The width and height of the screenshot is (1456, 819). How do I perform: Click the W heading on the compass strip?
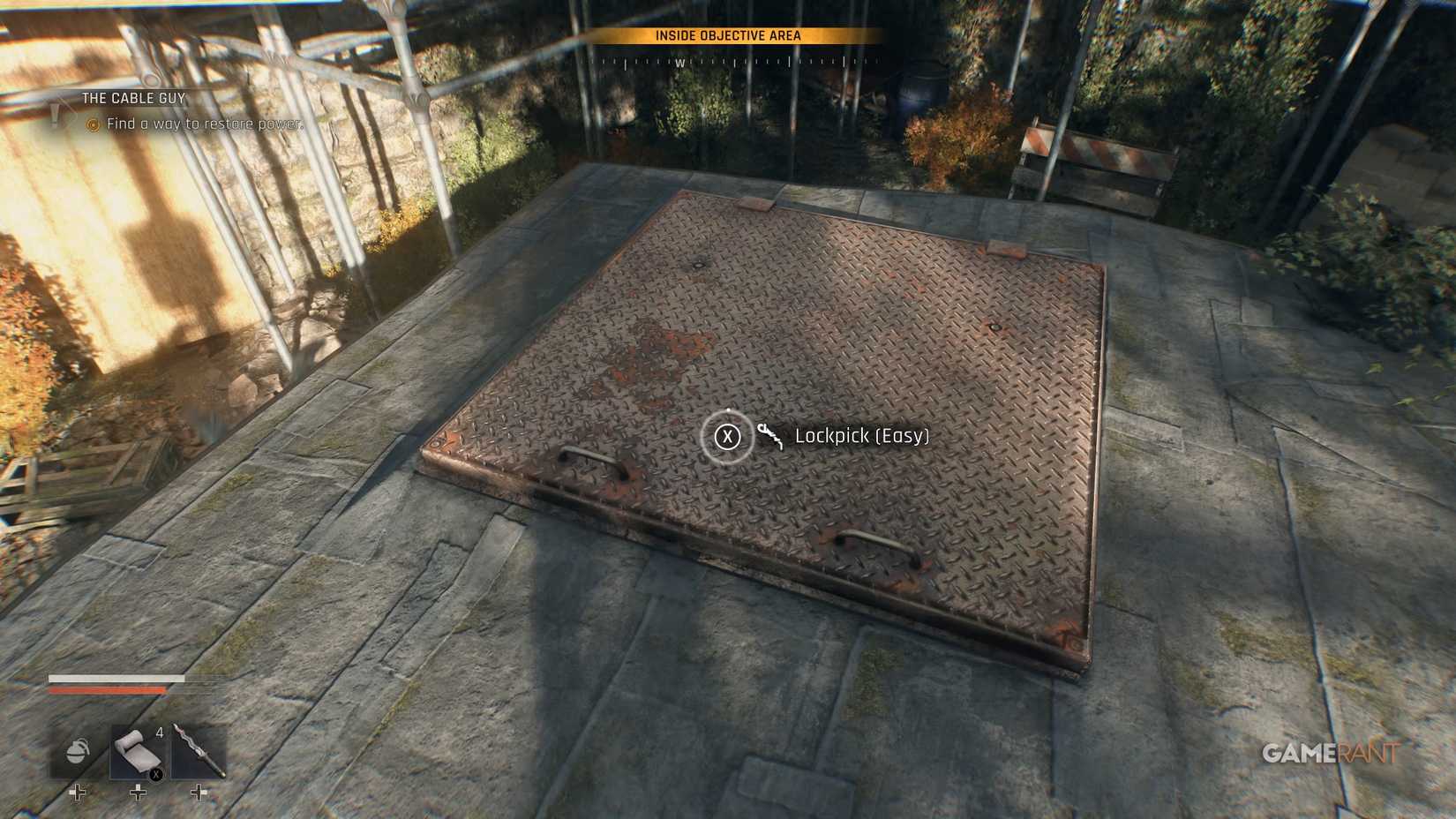[x=679, y=63]
